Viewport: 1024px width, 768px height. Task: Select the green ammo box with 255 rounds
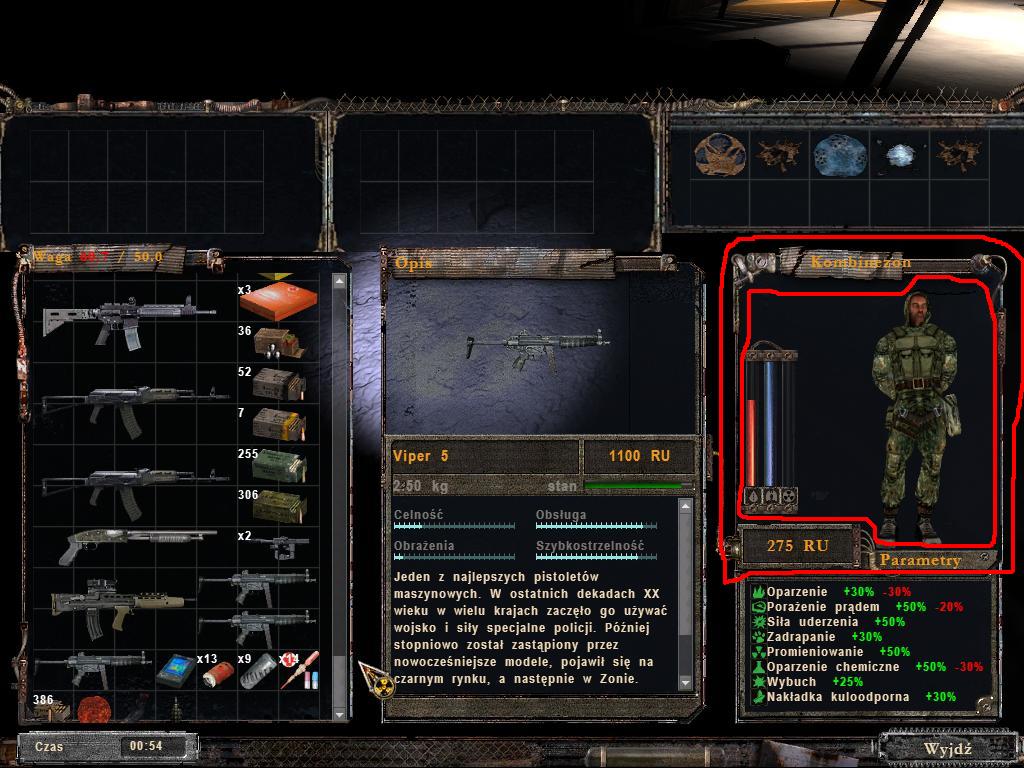tap(278, 467)
